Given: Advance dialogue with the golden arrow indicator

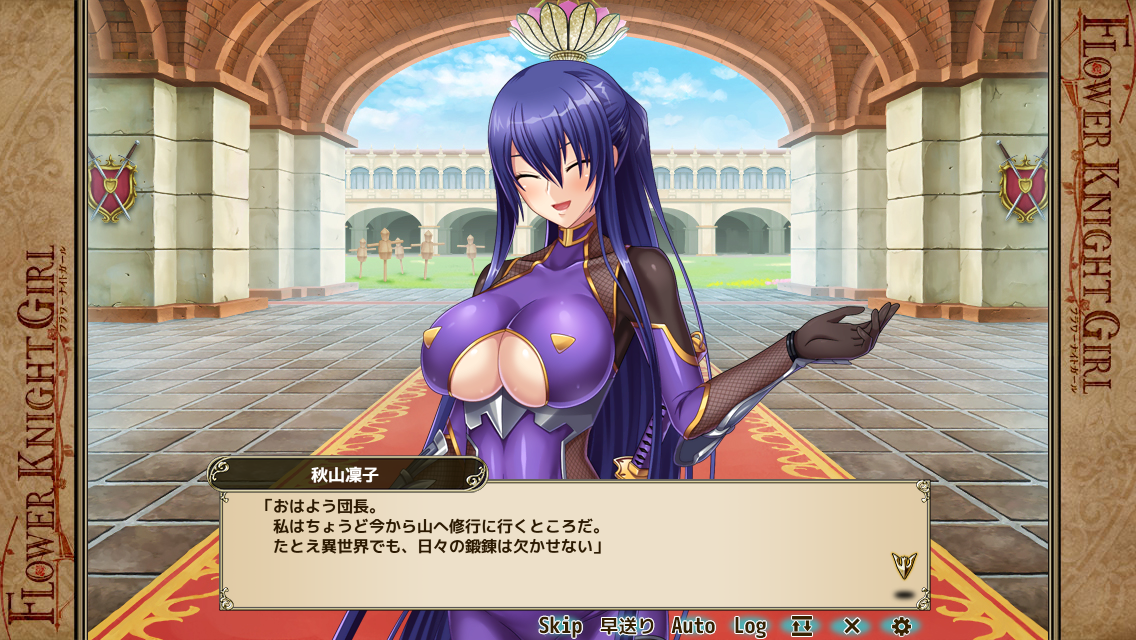Looking at the screenshot, I should [x=903, y=566].
